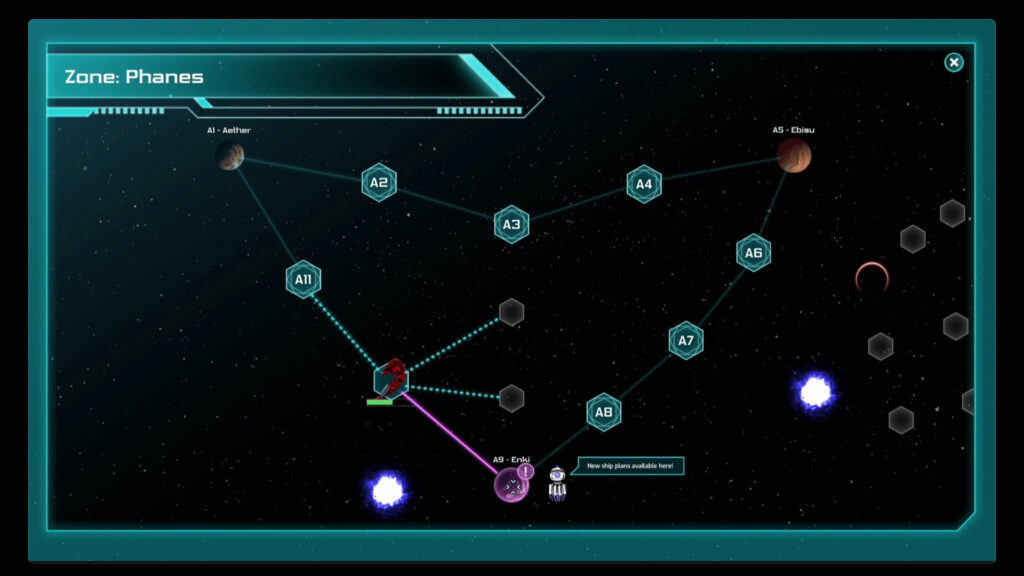
Task: Click the A11 hexagon node
Action: tap(303, 280)
